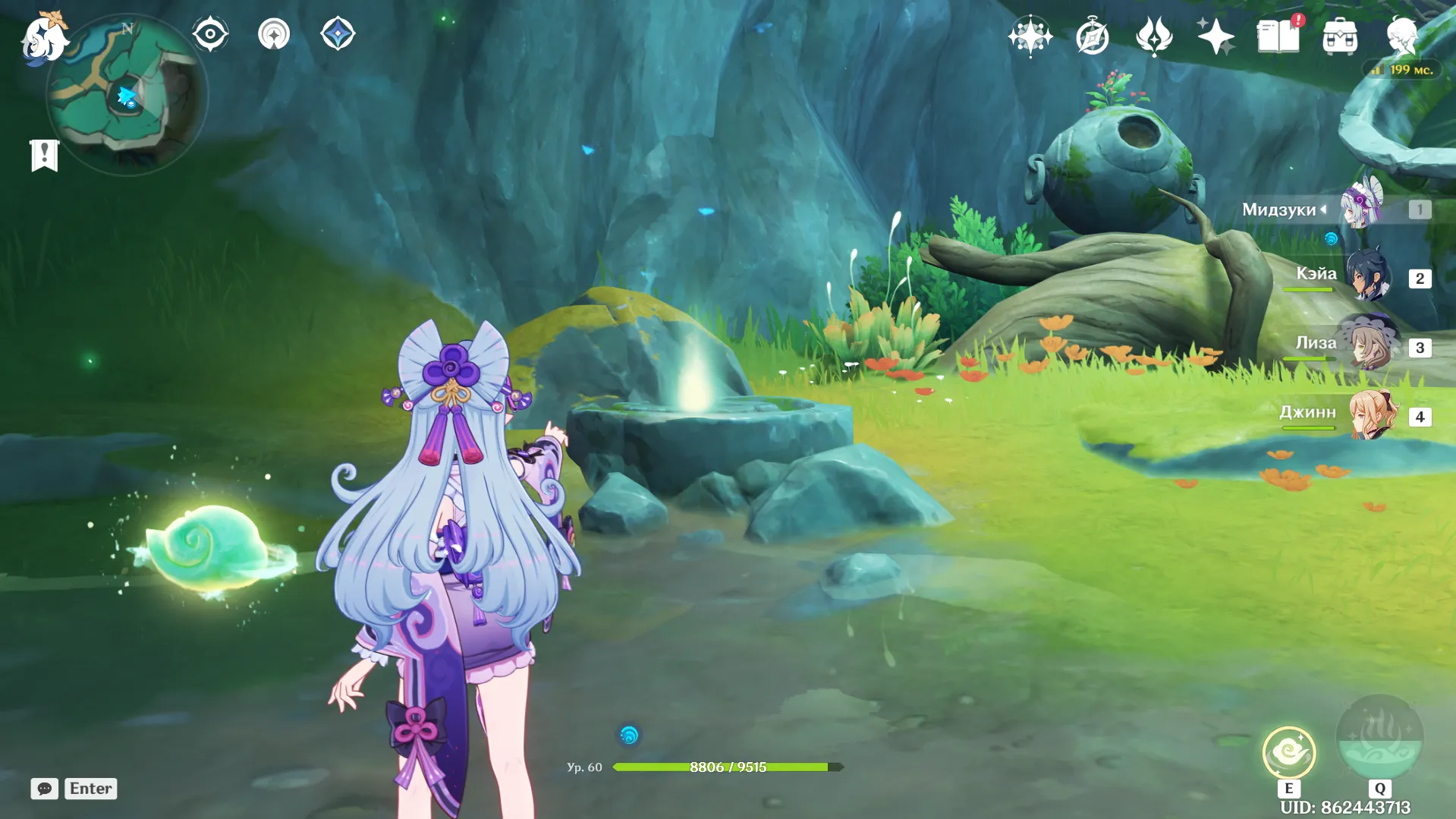Open the character silhouette menu icon
Viewport: 1456px width, 819px height.
[1401, 36]
